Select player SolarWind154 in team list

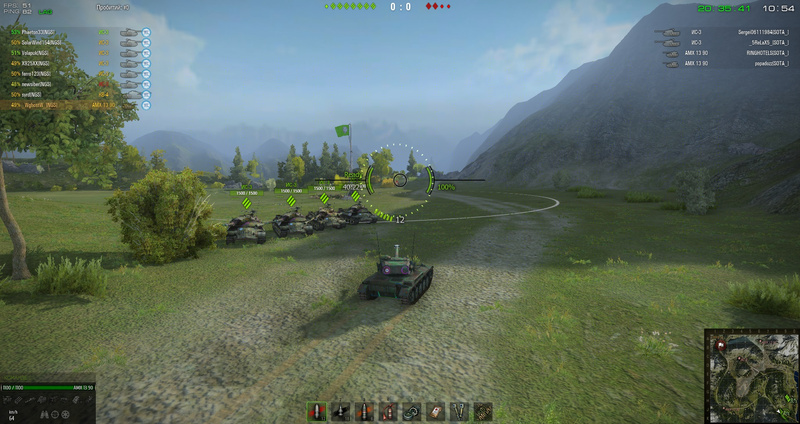click(x=40, y=41)
